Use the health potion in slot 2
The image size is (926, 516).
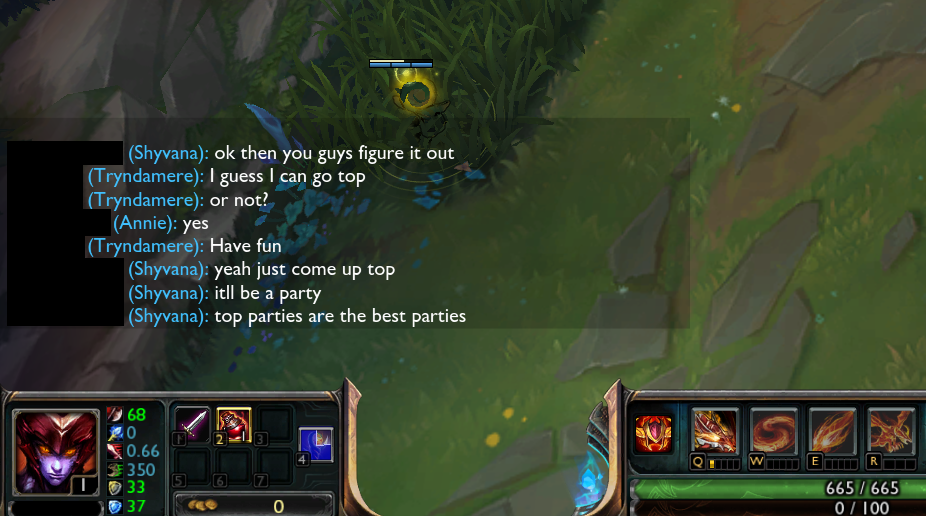click(x=233, y=425)
